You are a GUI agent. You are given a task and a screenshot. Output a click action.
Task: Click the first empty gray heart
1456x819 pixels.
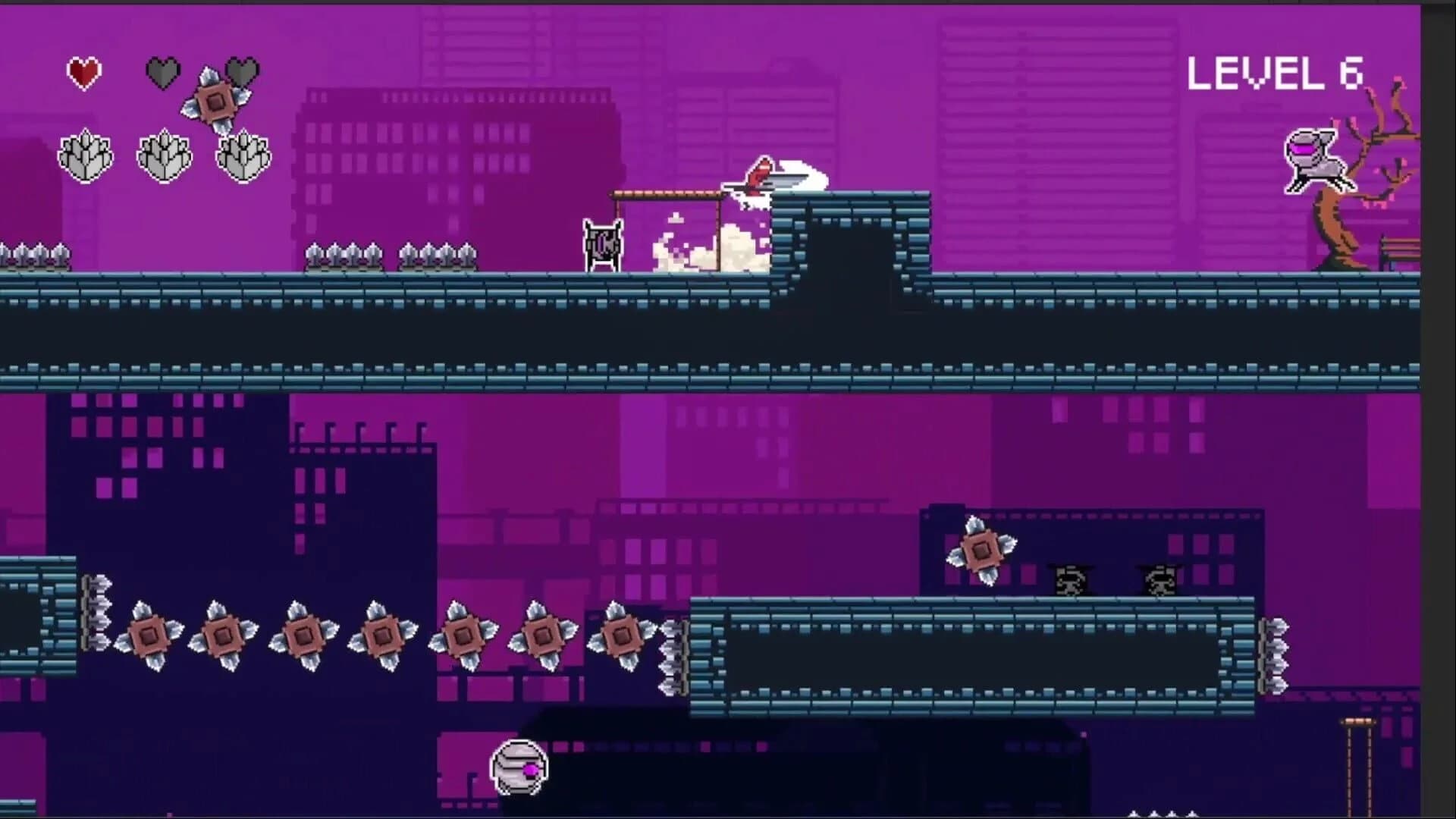[162, 71]
